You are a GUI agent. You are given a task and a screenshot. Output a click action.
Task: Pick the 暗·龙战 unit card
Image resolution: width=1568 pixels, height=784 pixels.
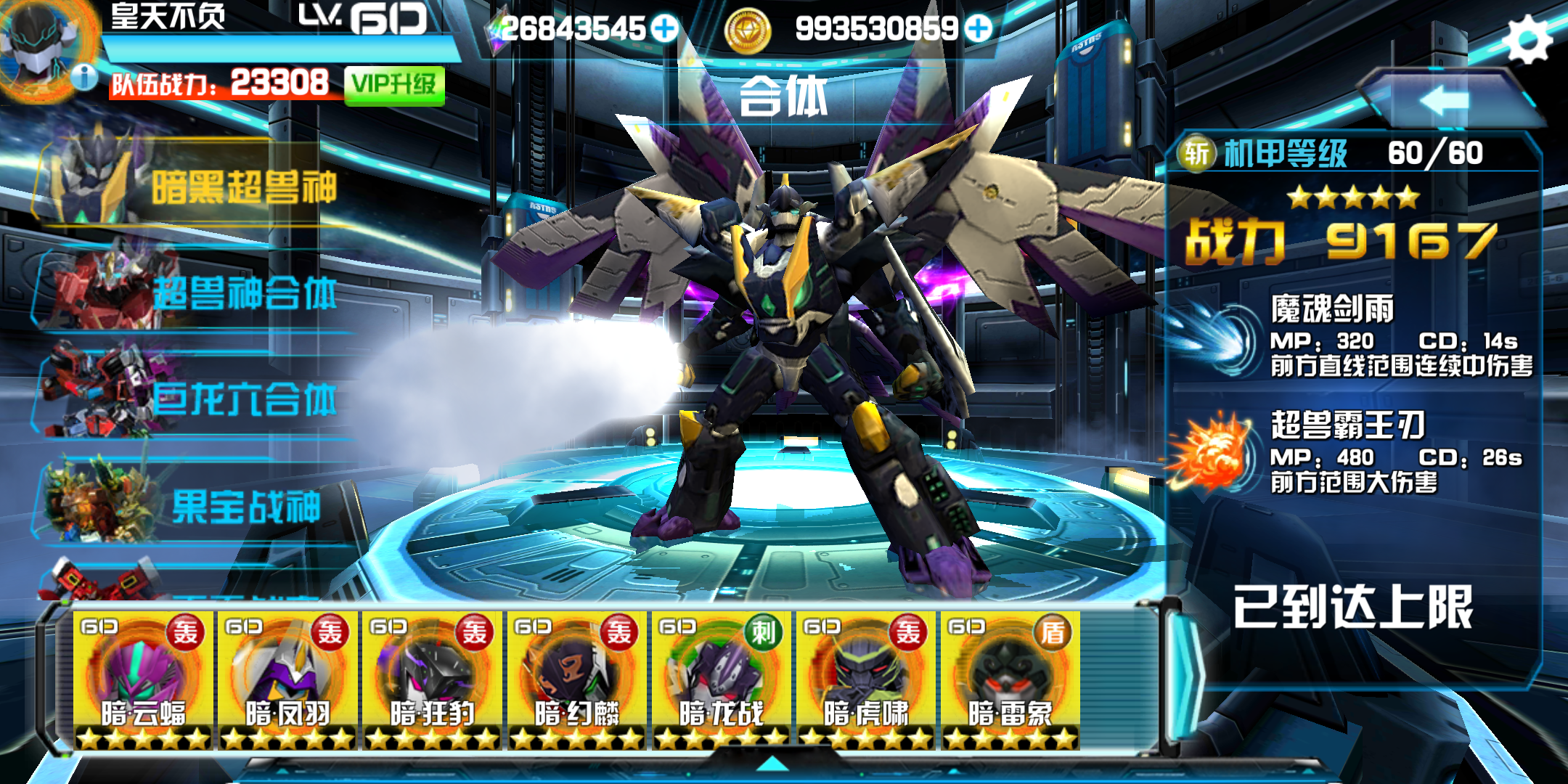click(721, 679)
